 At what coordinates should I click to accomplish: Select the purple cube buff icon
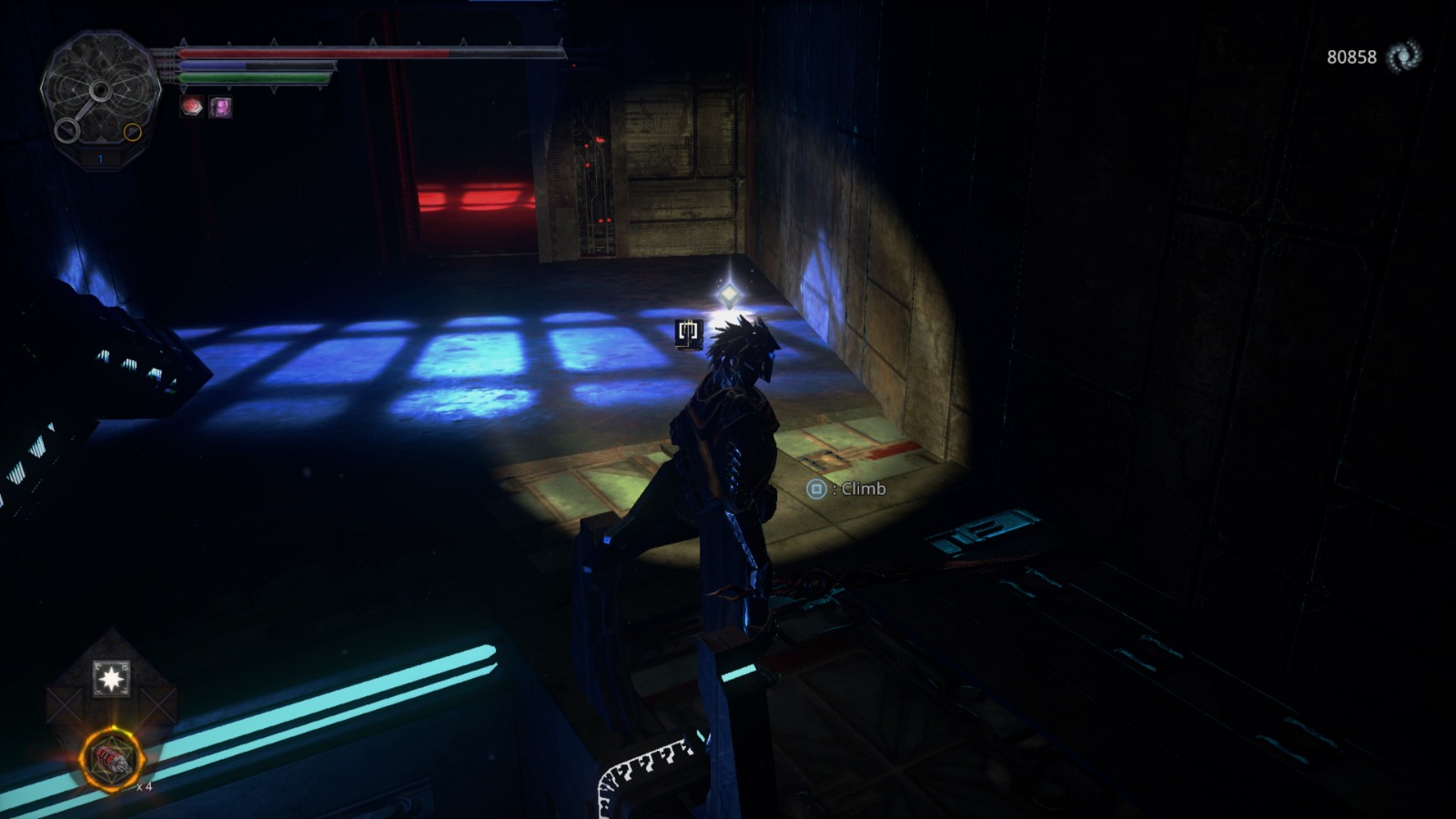[220, 106]
